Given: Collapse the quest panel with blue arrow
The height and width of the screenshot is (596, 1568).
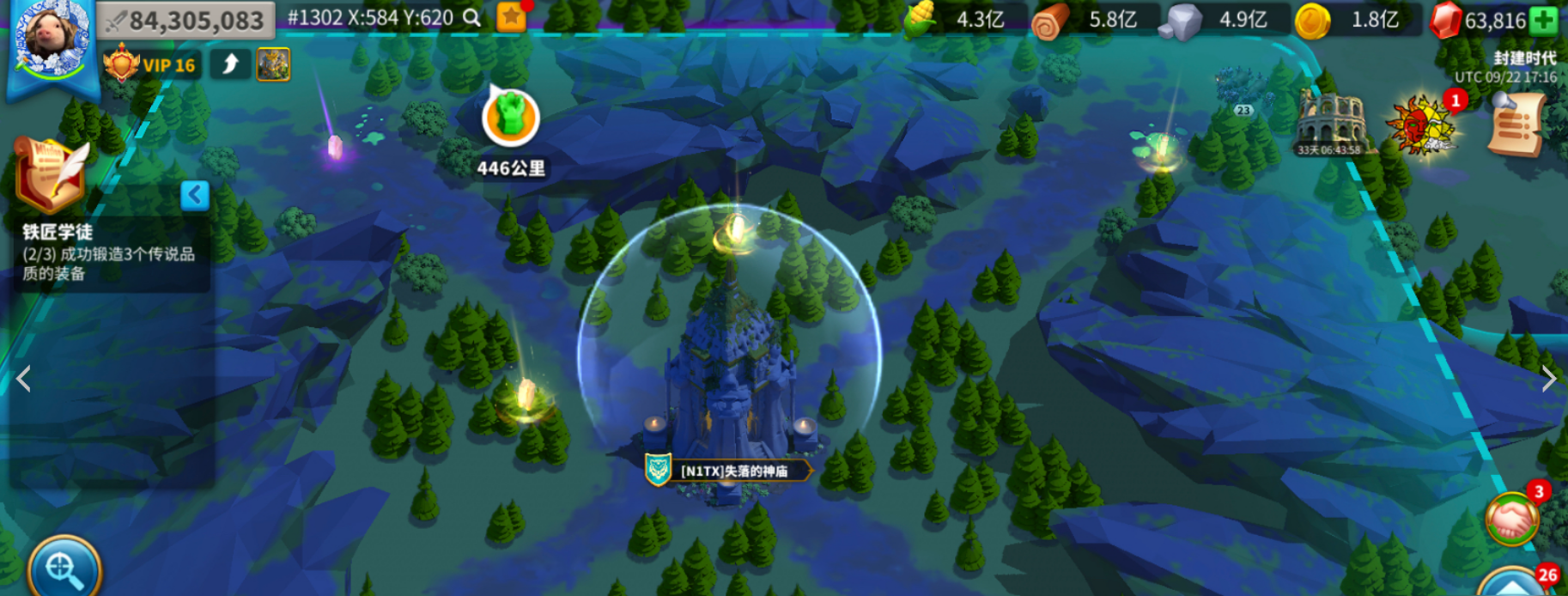Looking at the screenshot, I should (x=195, y=196).
